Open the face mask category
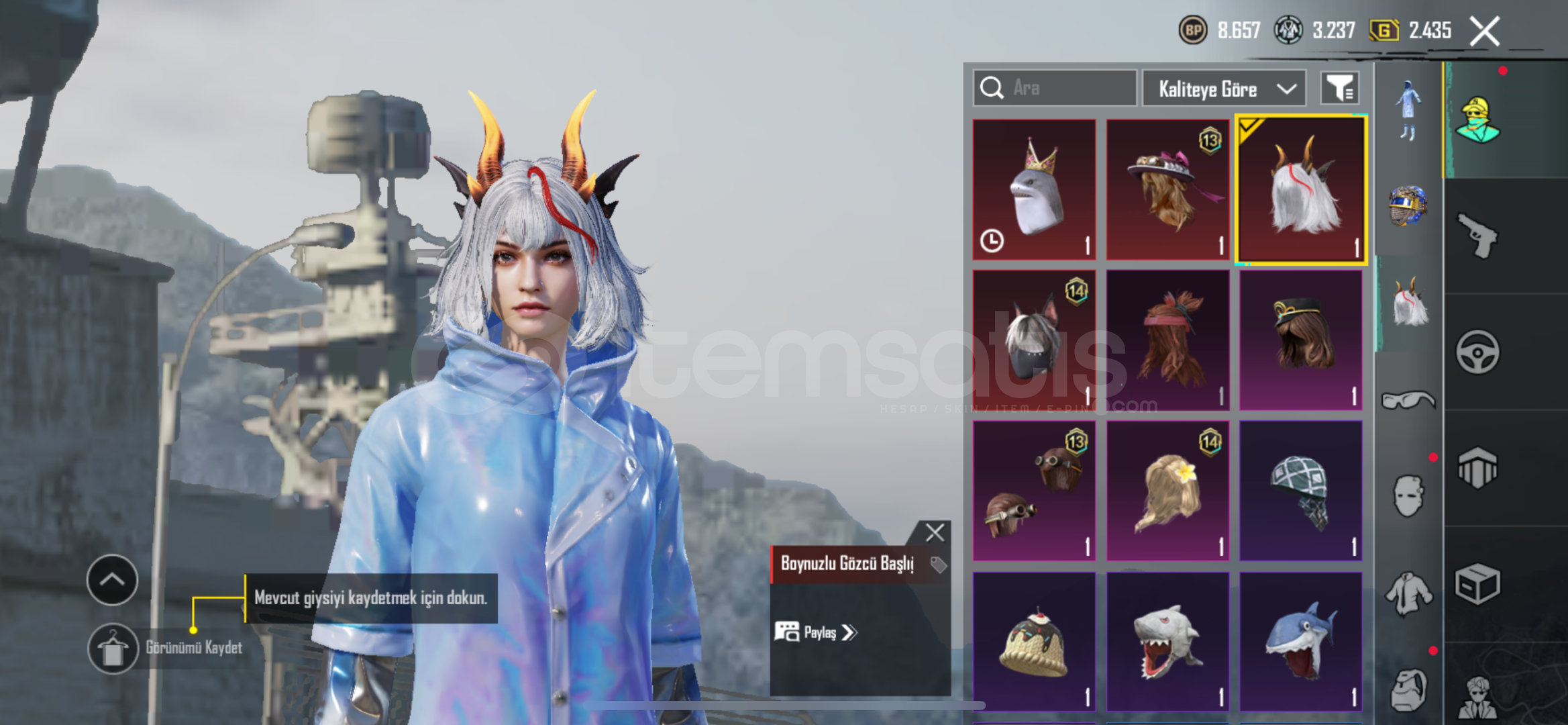 1408,497
